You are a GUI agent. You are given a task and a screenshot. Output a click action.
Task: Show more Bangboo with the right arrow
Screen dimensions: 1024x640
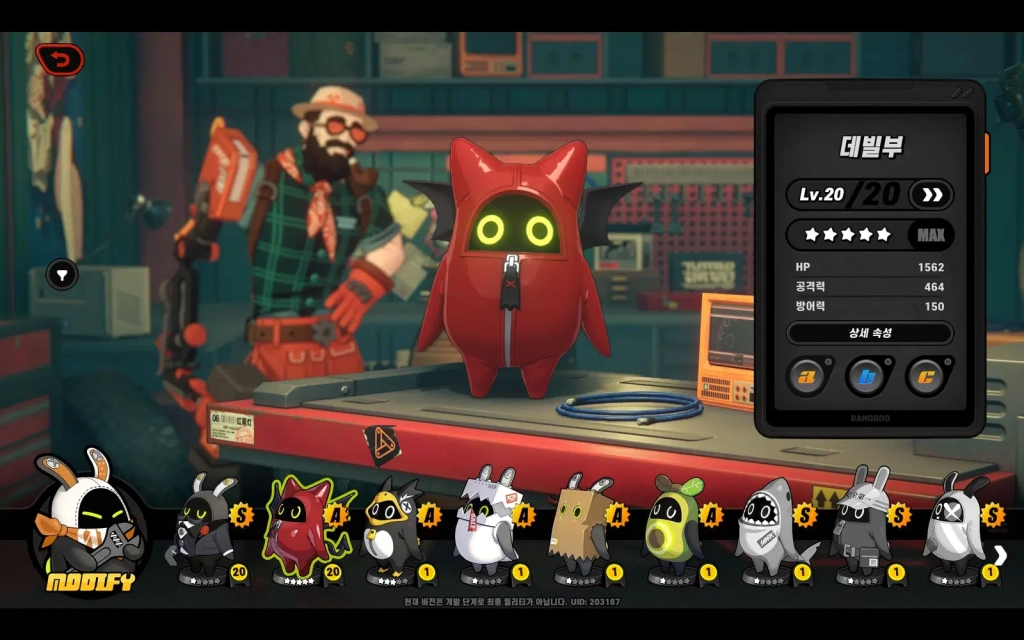pos(1001,555)
